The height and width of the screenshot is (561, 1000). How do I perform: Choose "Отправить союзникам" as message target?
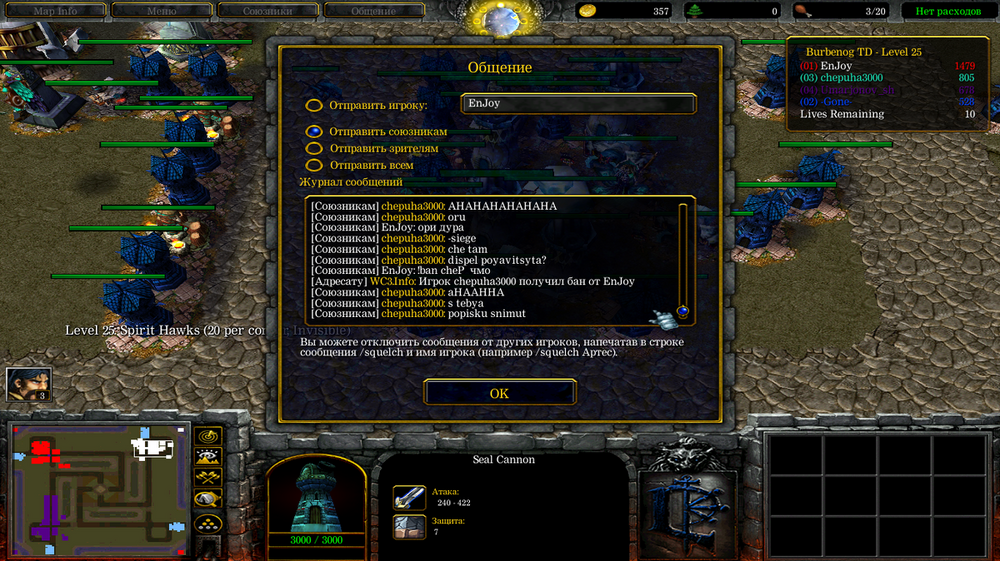point(314,131)
